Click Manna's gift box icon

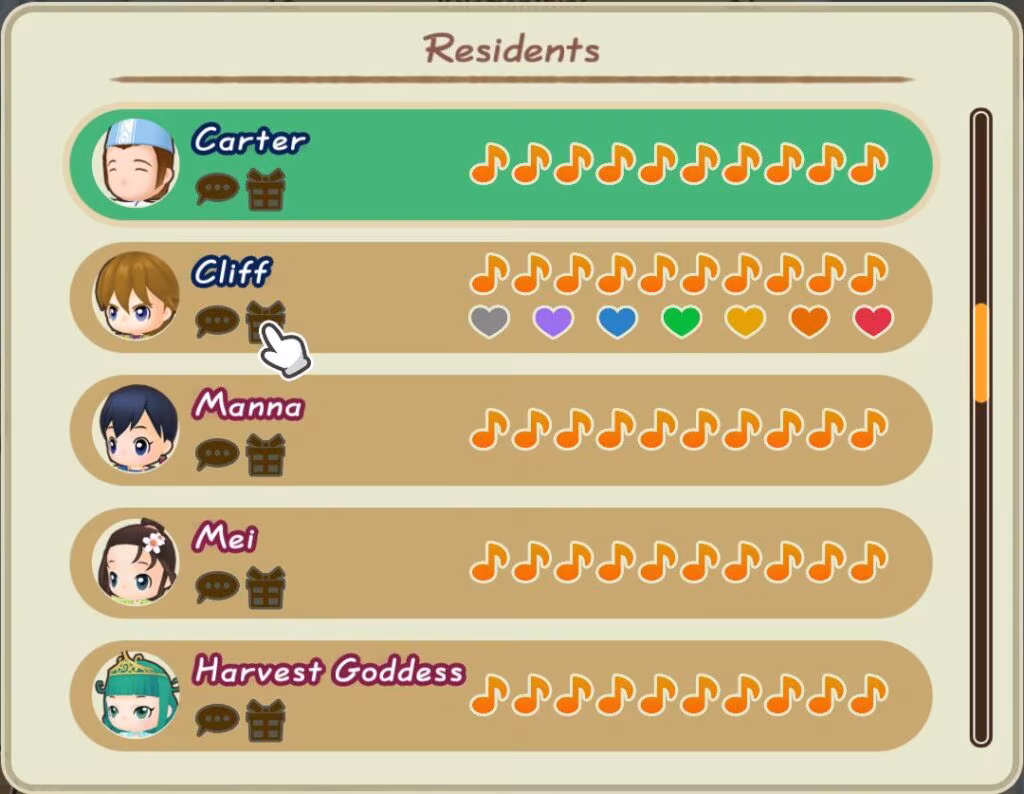(265, 454)
